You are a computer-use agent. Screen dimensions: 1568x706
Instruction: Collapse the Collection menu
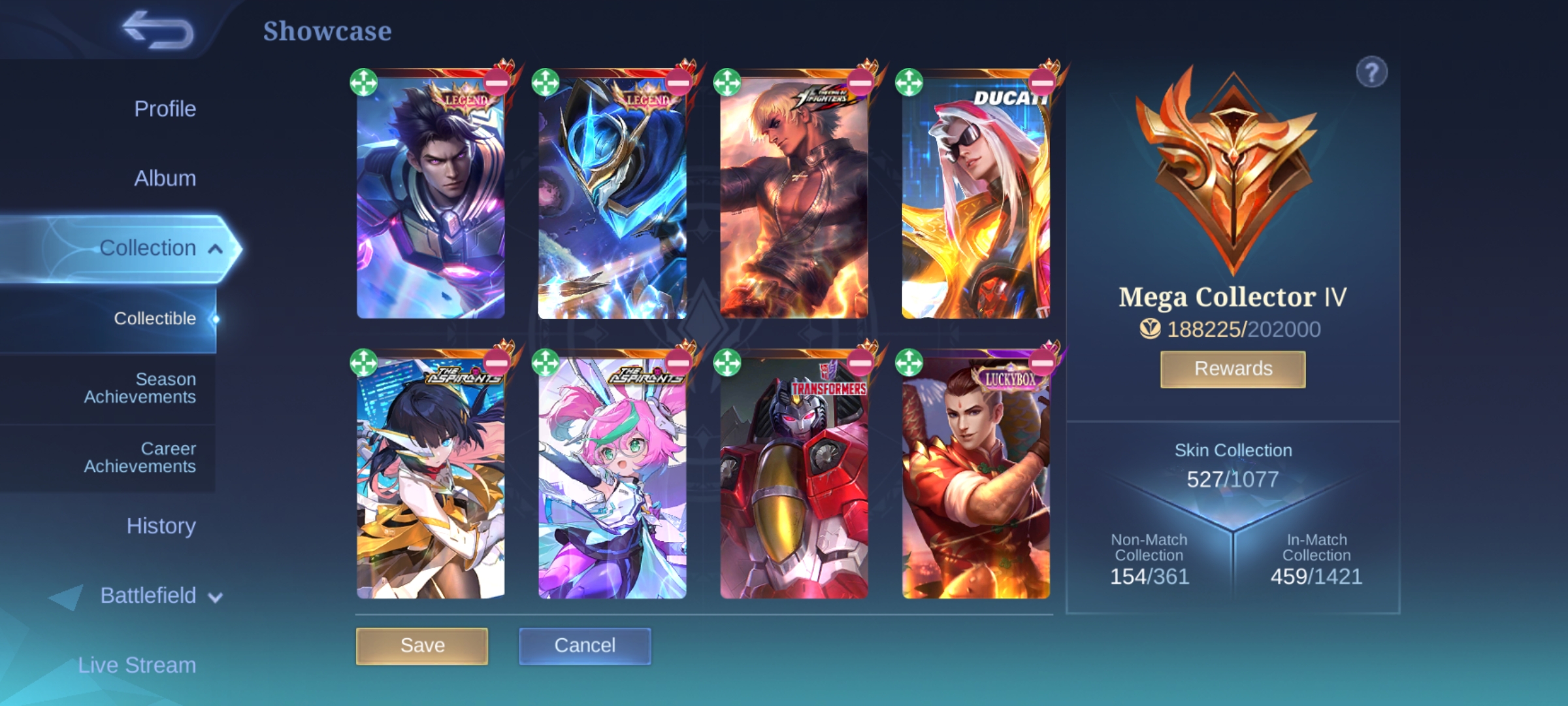click(x=215, y=248)
